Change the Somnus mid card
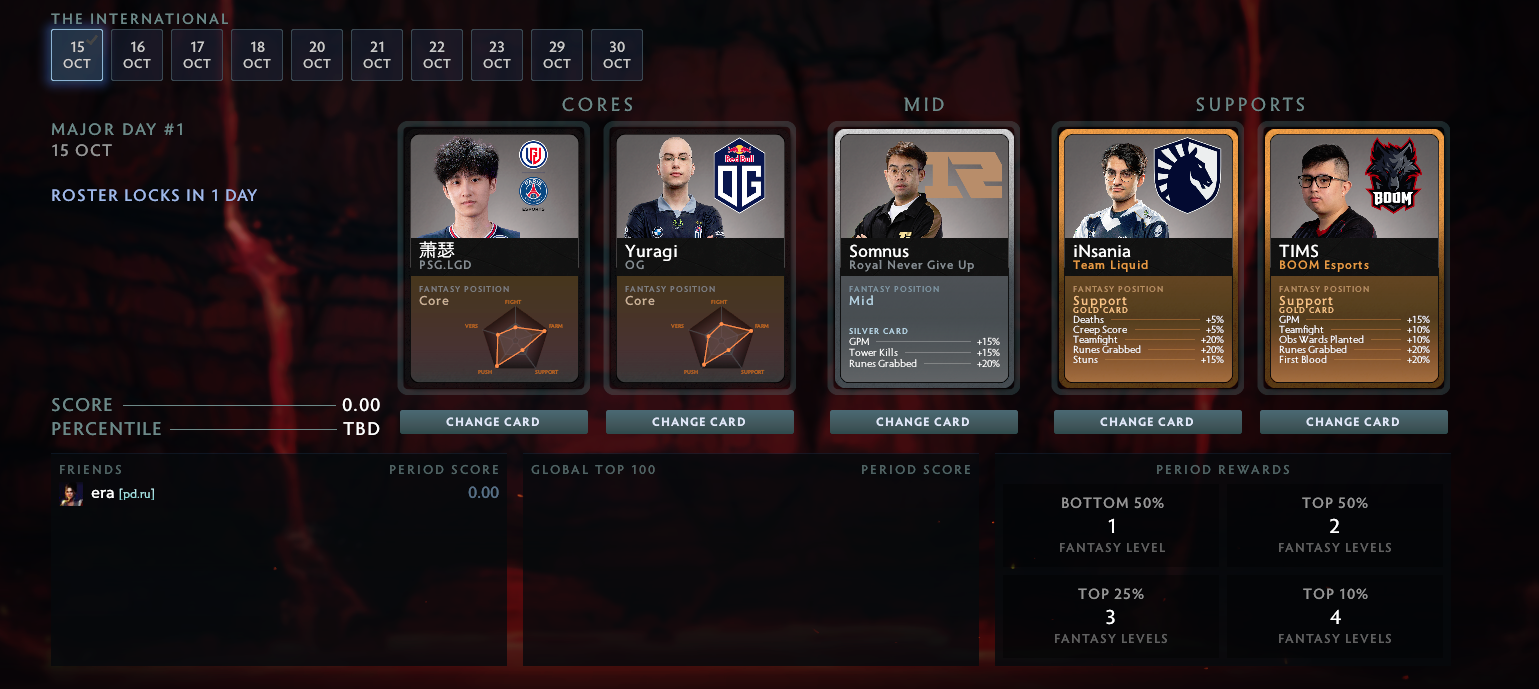1539x689 pixels. 924,422
